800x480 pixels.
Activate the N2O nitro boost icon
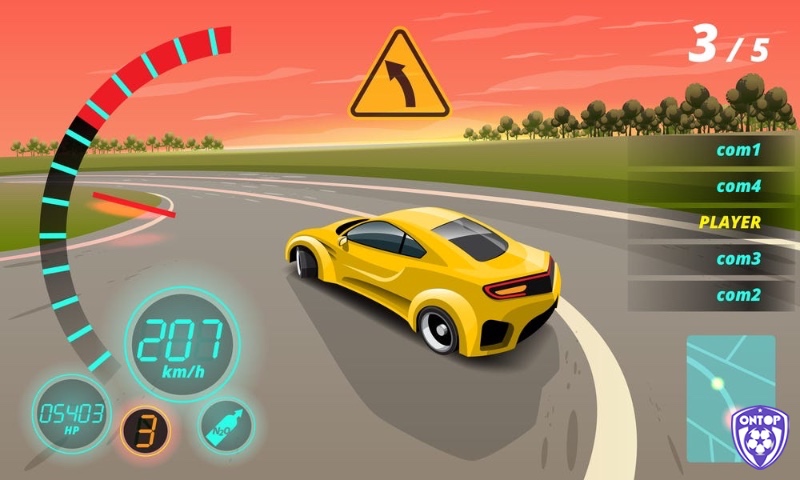226,424
